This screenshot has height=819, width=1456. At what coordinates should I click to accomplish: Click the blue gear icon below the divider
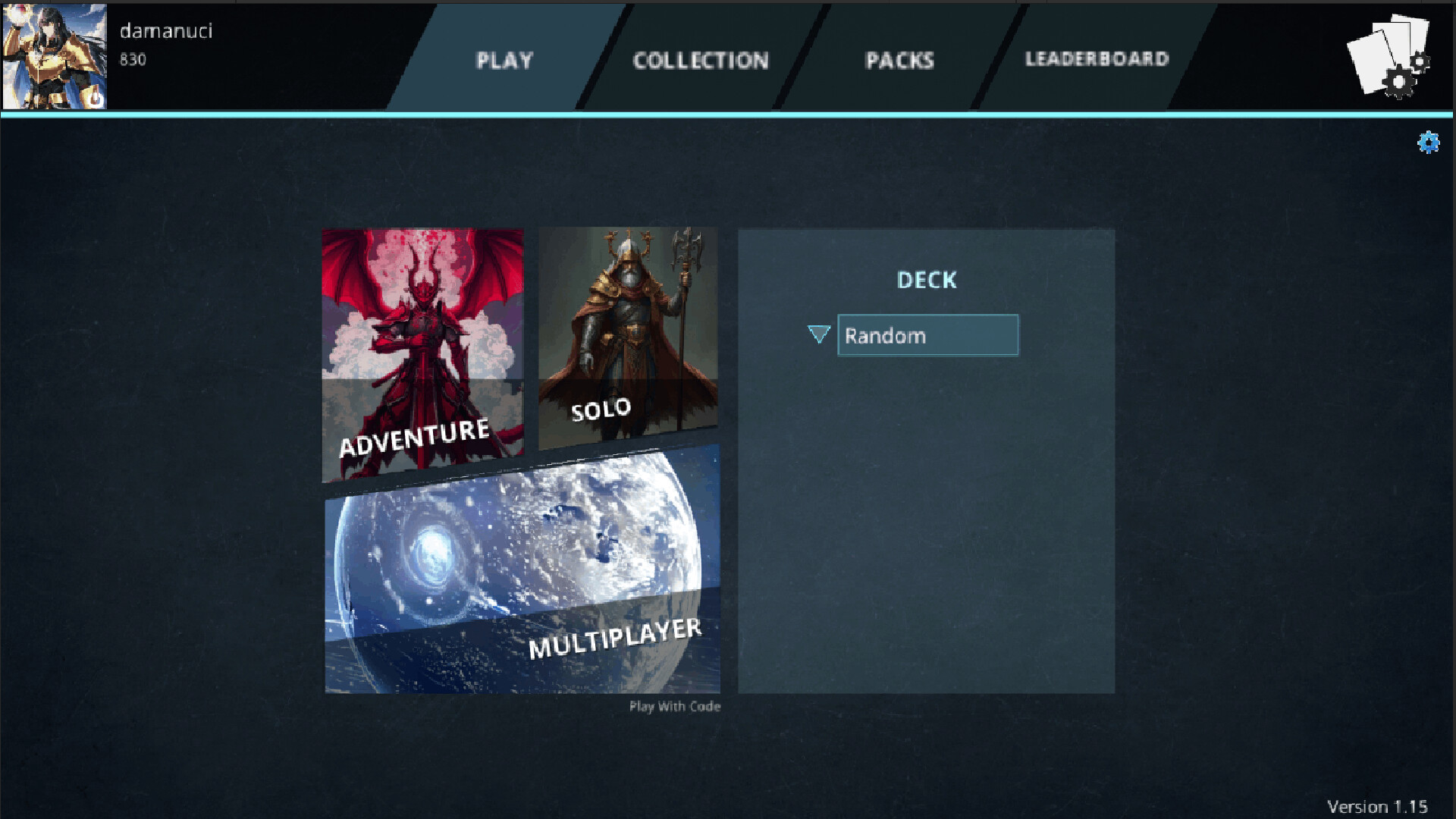click(1429, 141)
